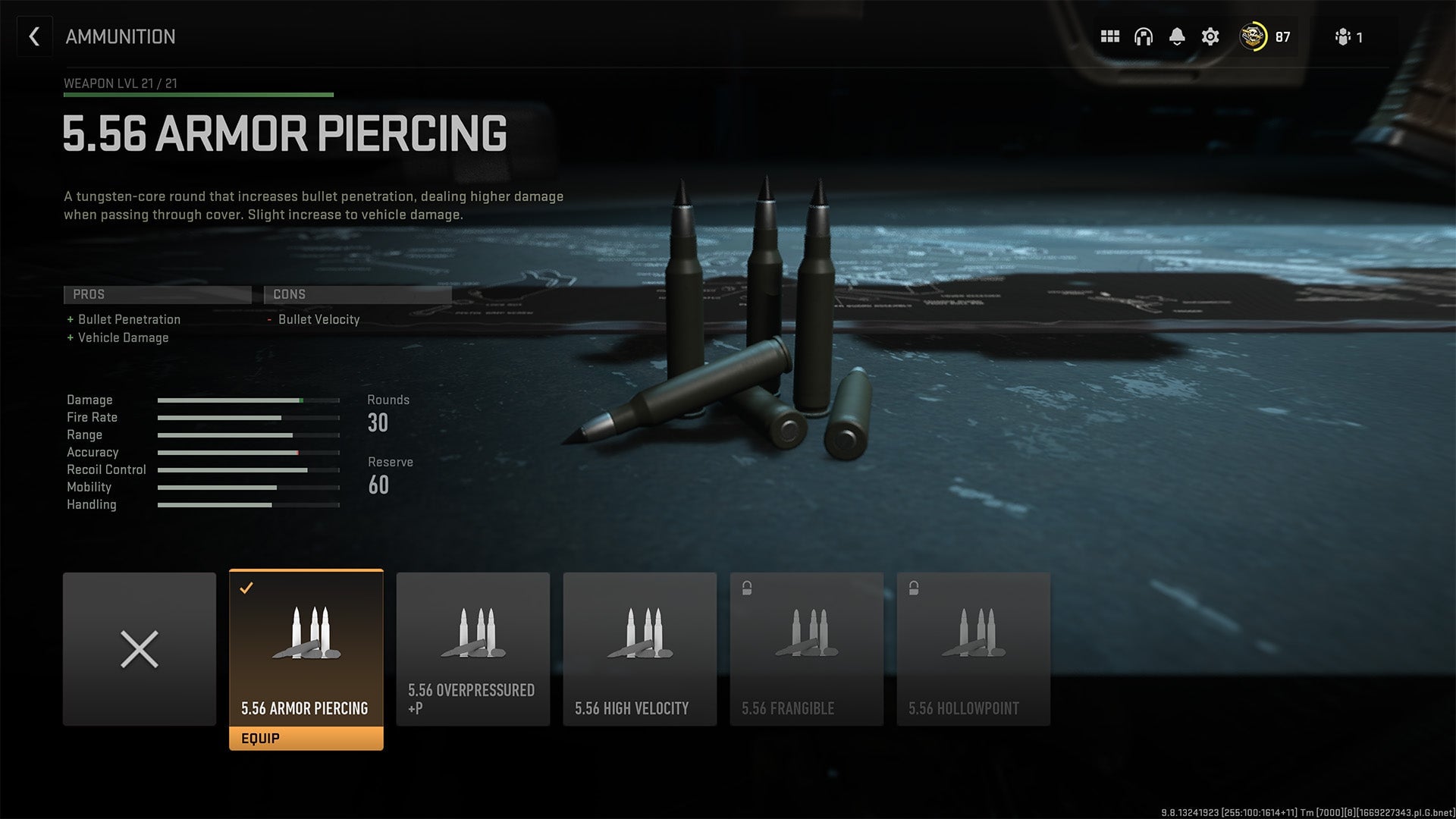
Task: Open the notifications bell icon
Action: (1177, 36)
